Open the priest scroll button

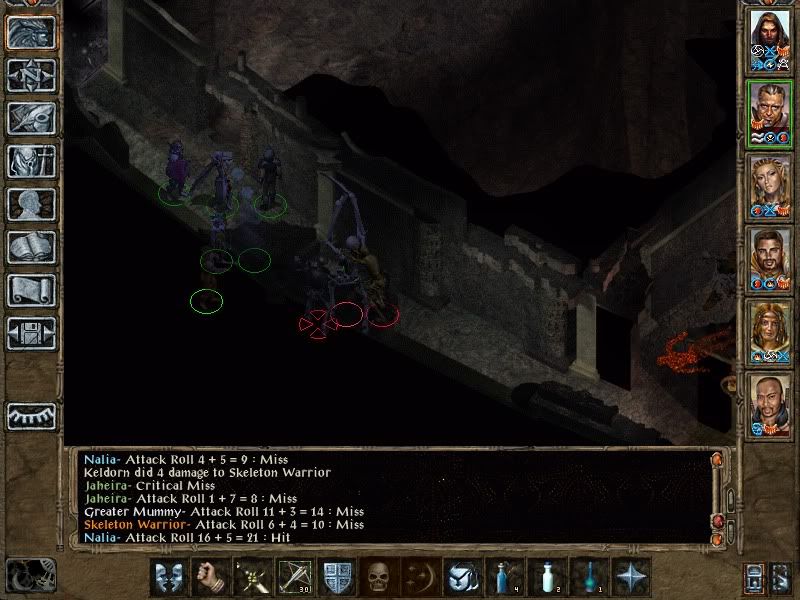[30, 289]
